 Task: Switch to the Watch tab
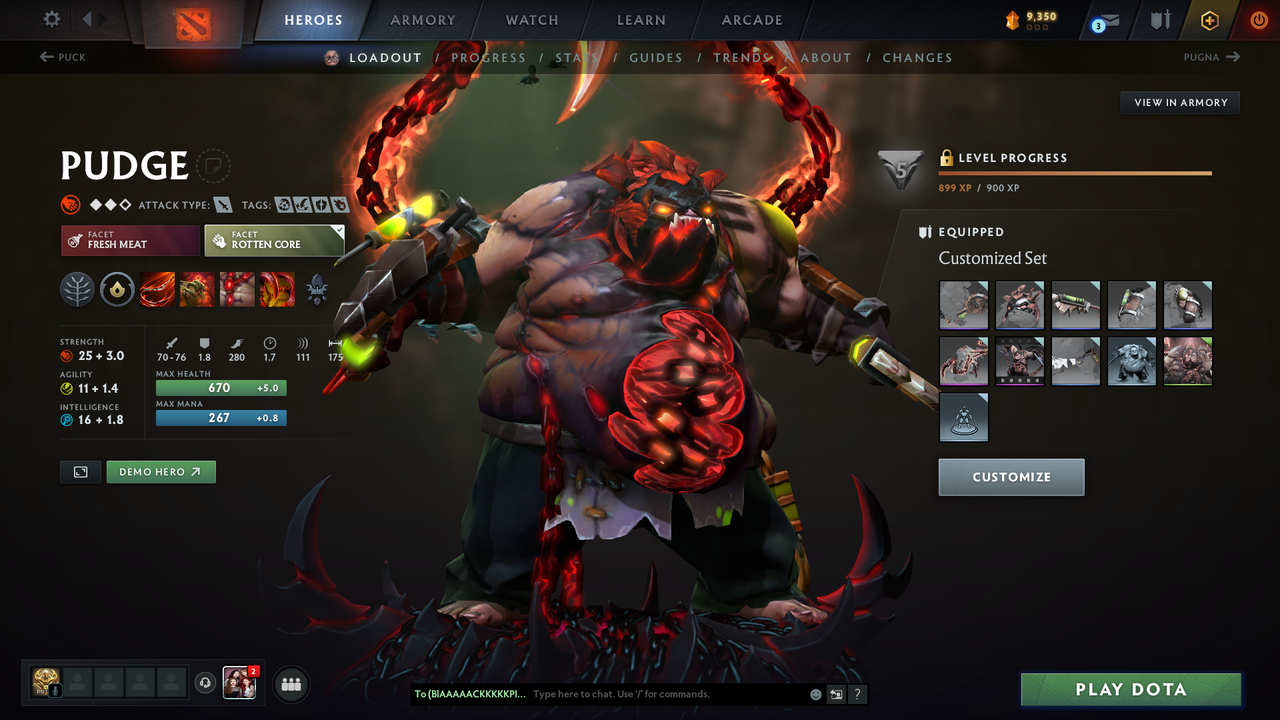(x=531, y=19)
